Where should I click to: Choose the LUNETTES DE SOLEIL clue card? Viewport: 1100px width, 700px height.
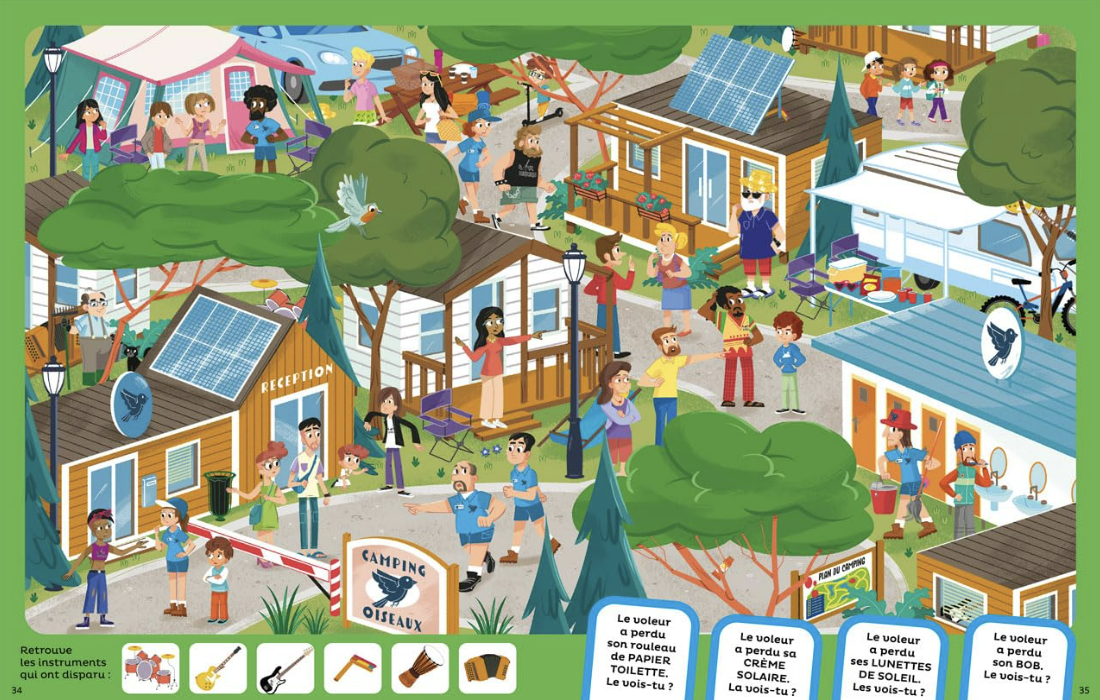tap(891, 661)
